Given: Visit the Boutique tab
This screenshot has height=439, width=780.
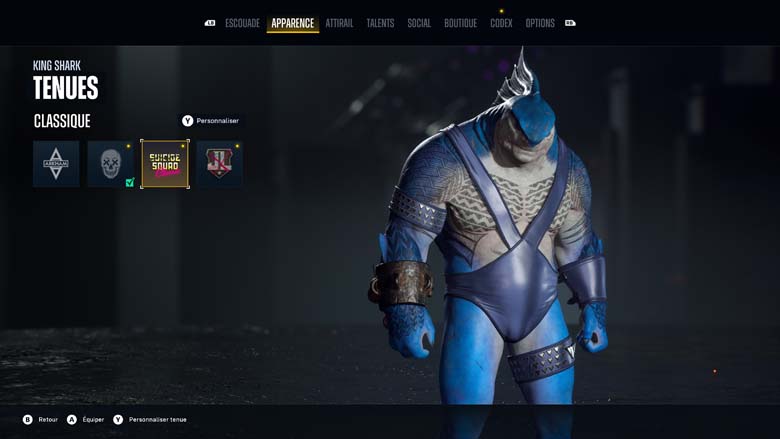Looking at the screenshot, I should tap(460, 23).
